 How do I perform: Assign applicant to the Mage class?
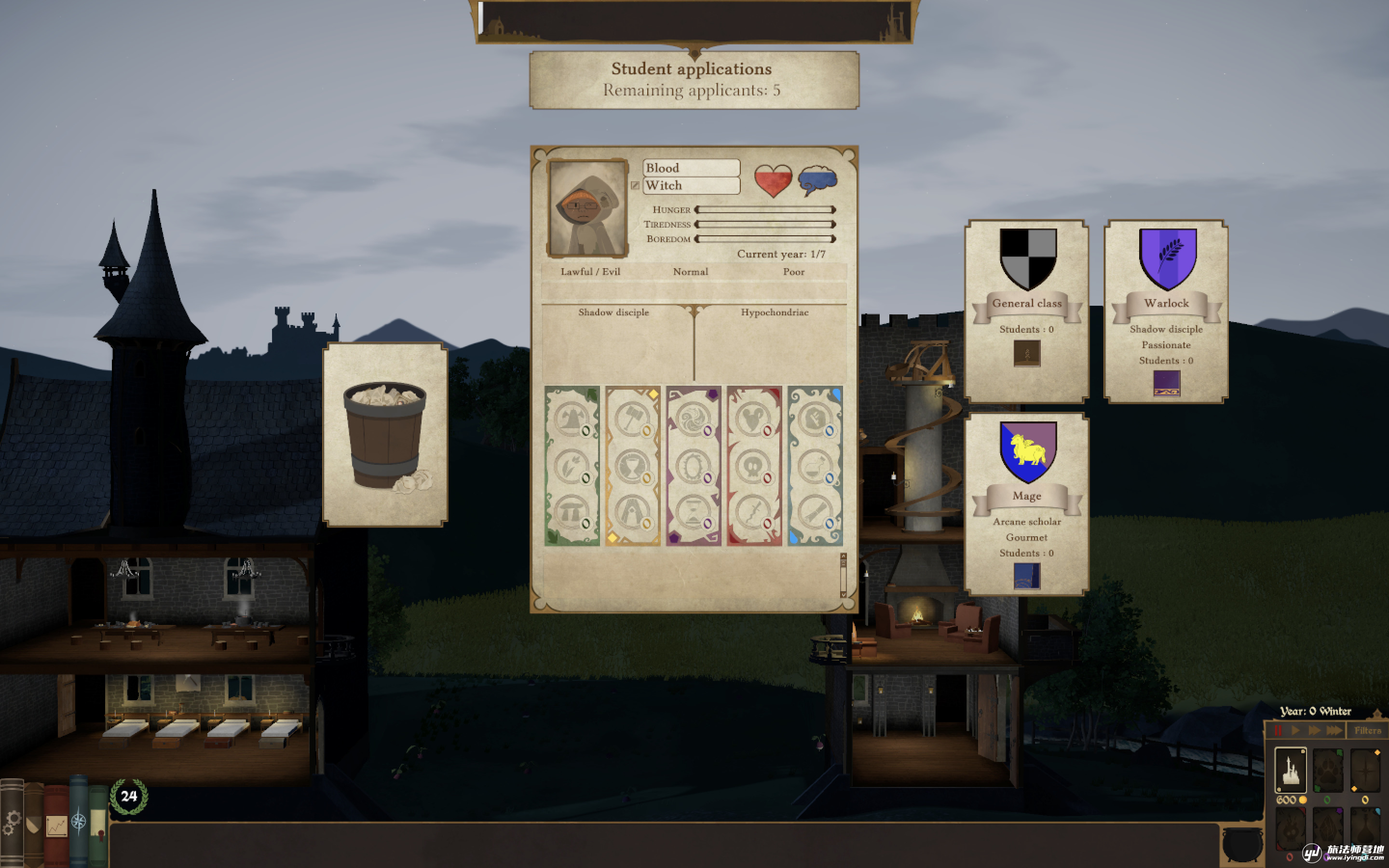[1027, 503]
